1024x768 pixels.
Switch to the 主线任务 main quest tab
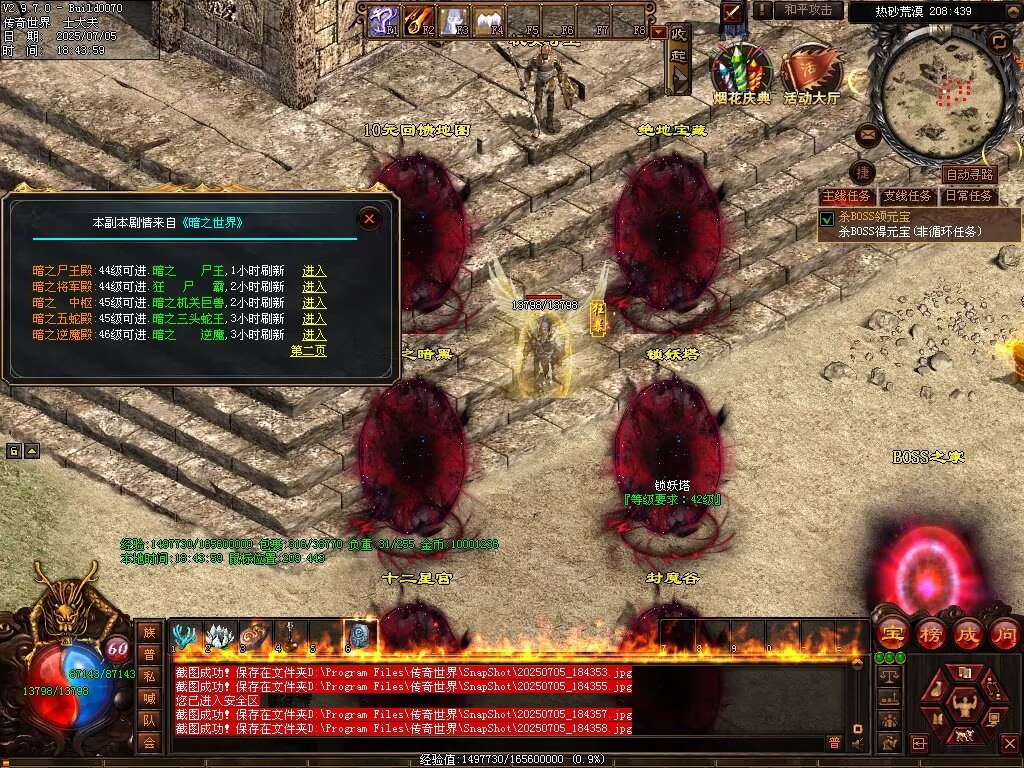pos(846,196)
